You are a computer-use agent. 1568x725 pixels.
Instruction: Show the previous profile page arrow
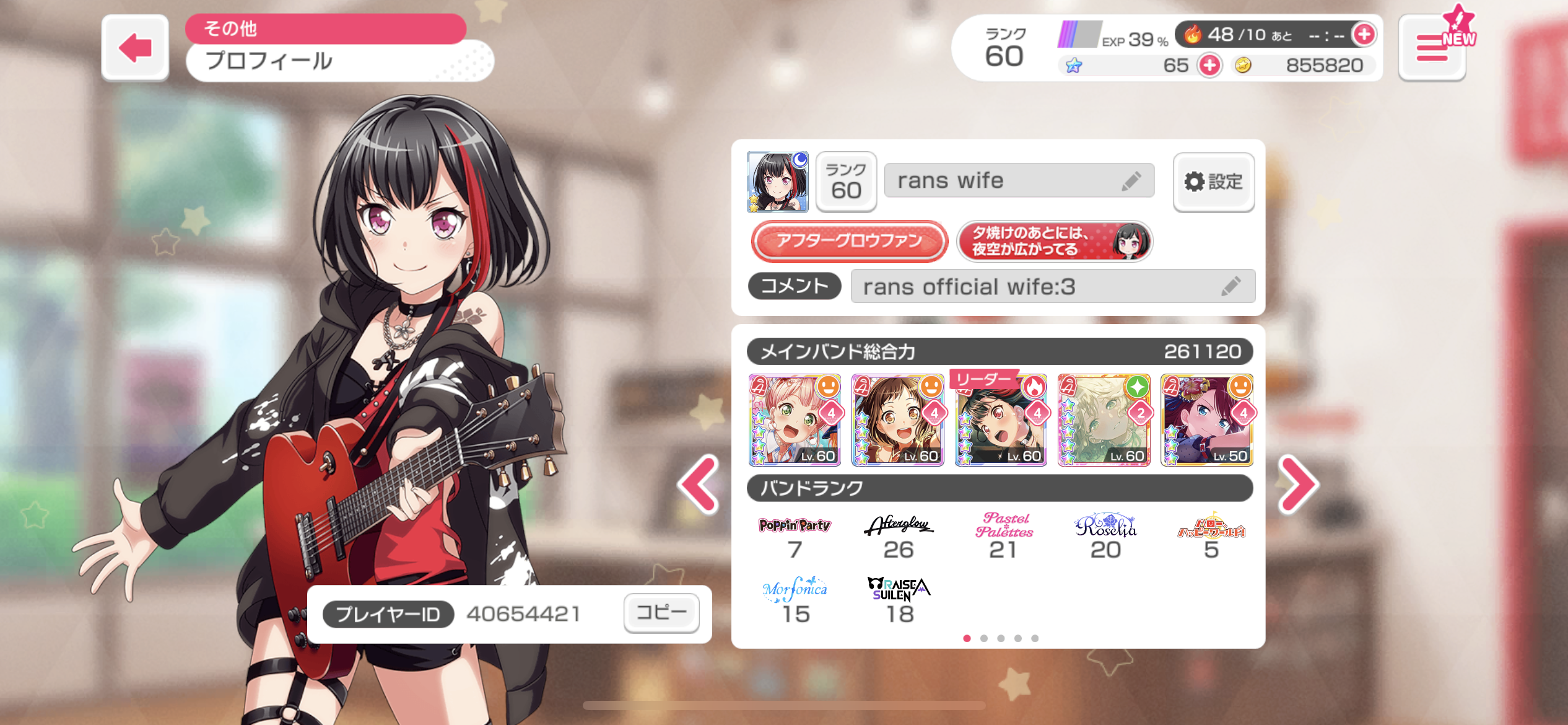pos(699,485)
